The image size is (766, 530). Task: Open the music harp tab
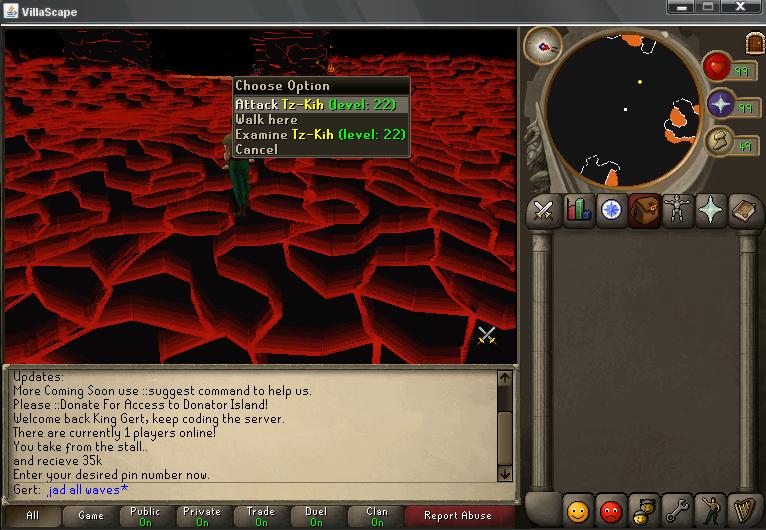(744, 511)
